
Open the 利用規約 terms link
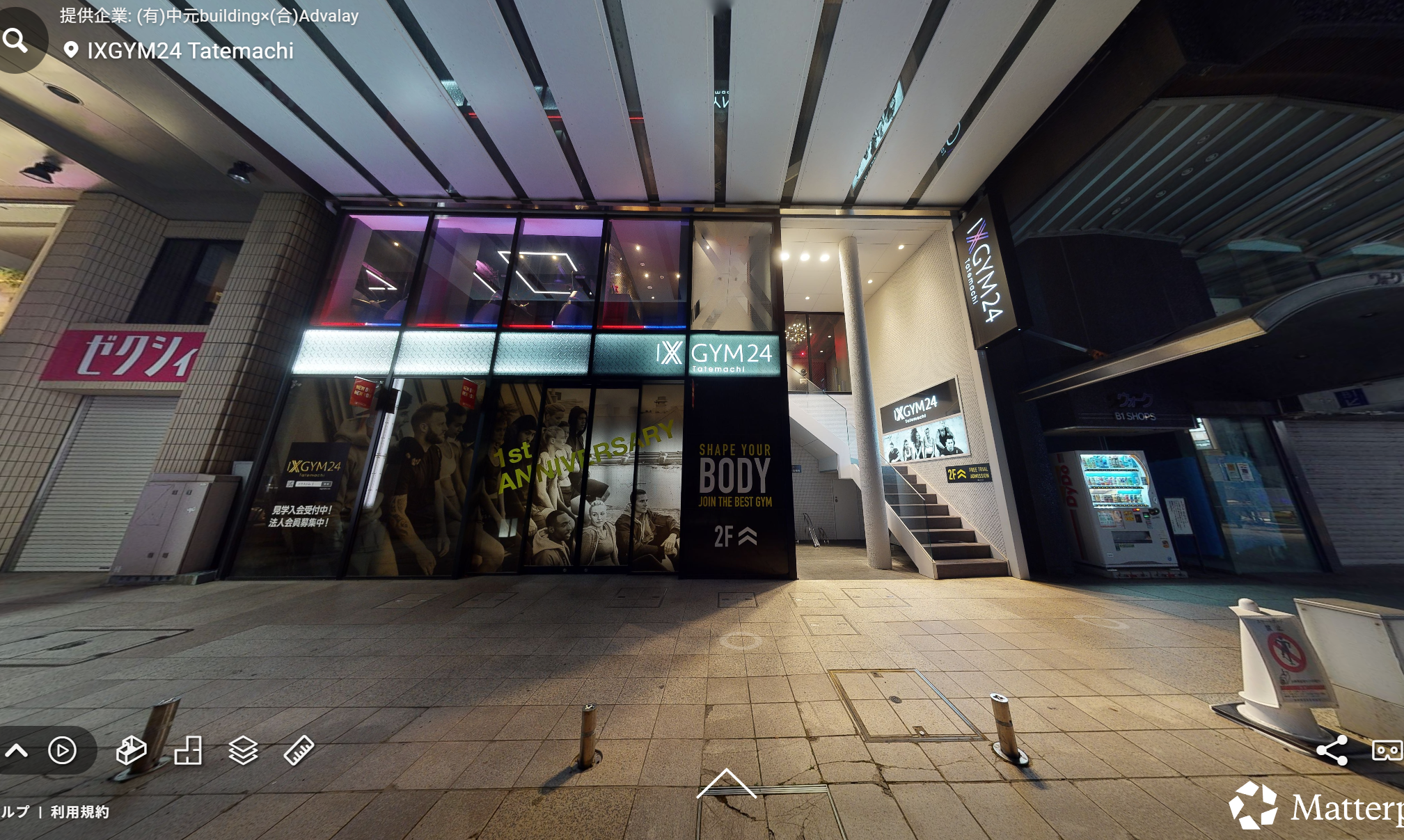tap(79, 811)
